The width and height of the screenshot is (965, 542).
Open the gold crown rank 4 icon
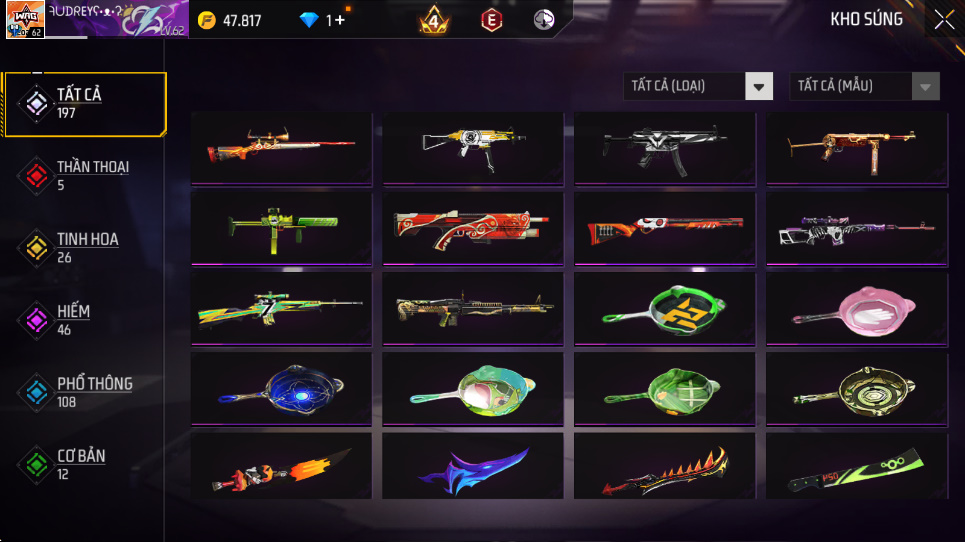[x=434, y=20]
